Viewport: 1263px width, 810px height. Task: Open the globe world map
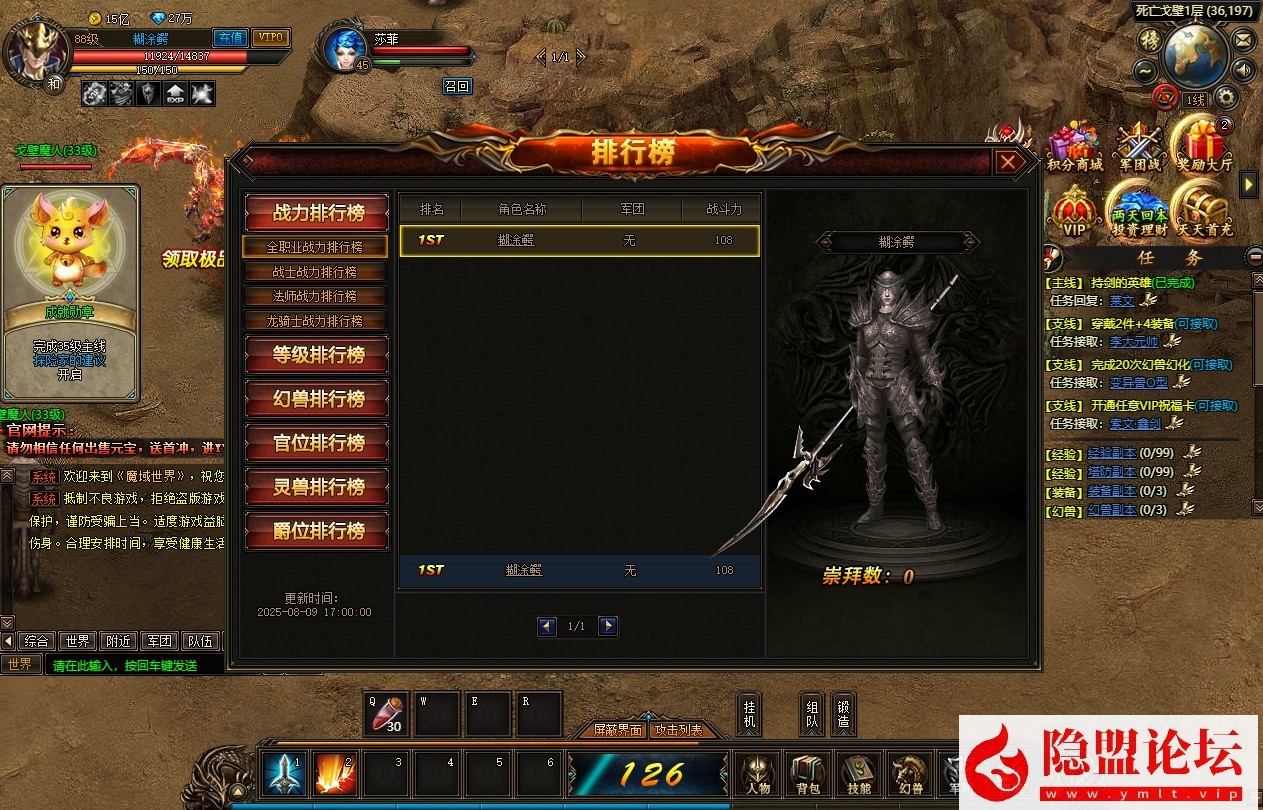pyautogui.click(x=1193, y=56)
